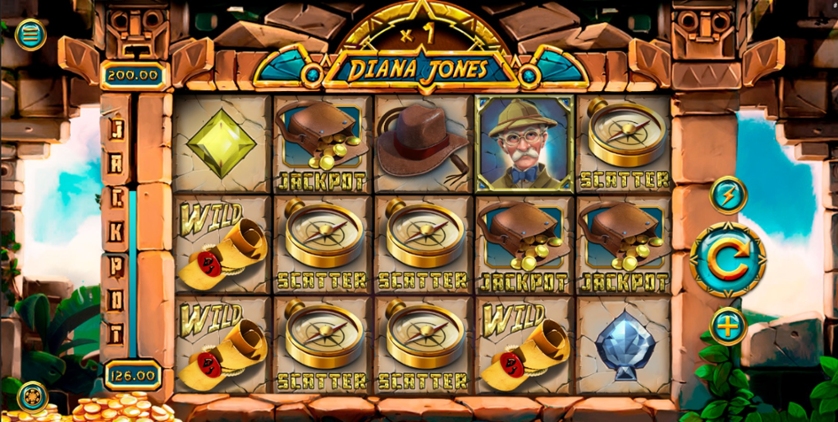Screen dimensions: 838x422
Task: Spin the reels with the circular arrow button
Action: click(x=728, y=260)
